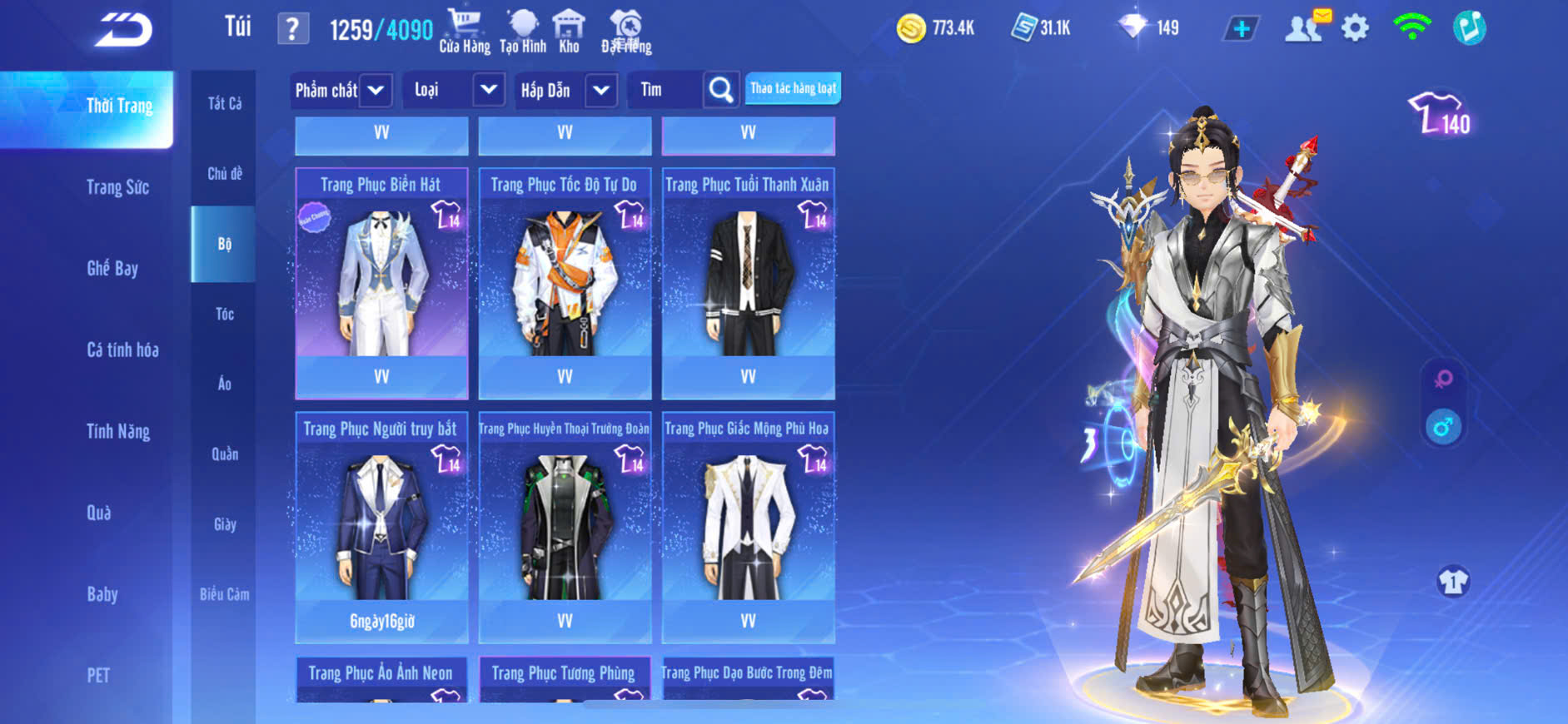Switch to the Trang Sức tab

117,187
